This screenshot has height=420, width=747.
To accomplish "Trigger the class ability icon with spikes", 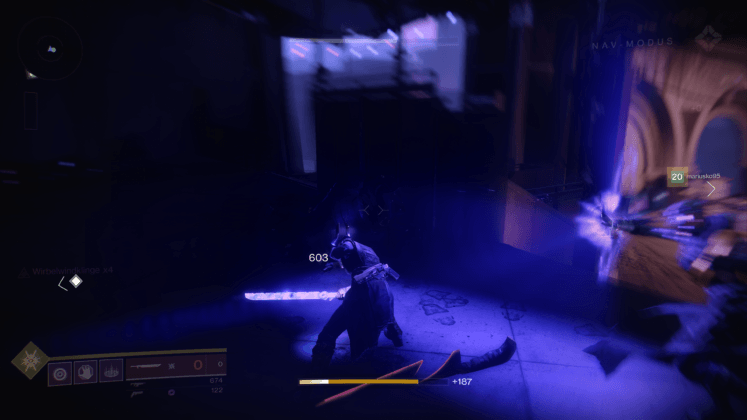I will click(110, 370).
